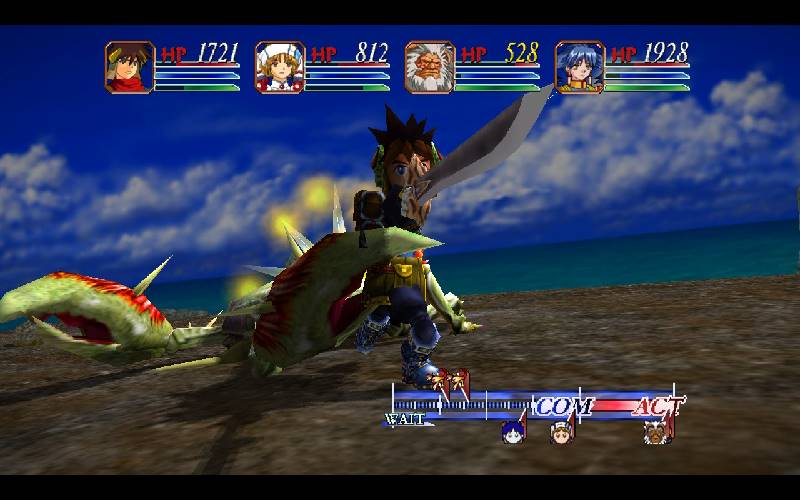Select the white-bearded old man's portrait
This screenshot has height=500, width=800.
429,67
